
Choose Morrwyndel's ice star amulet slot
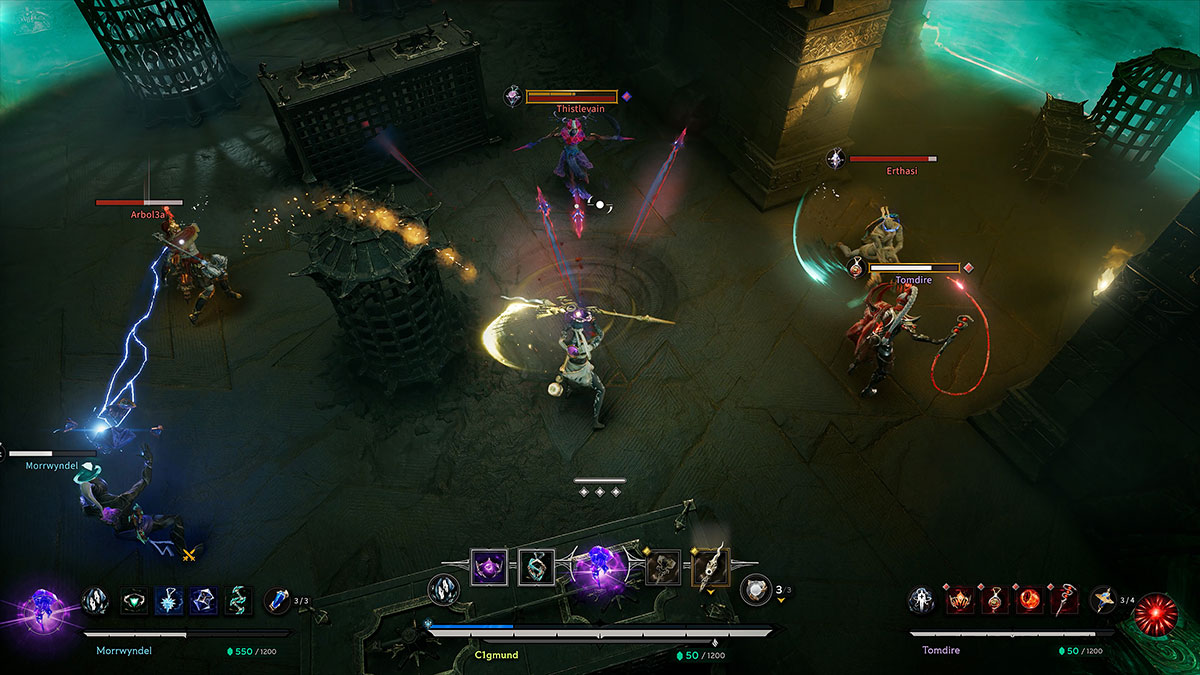[x=169, y=601]
